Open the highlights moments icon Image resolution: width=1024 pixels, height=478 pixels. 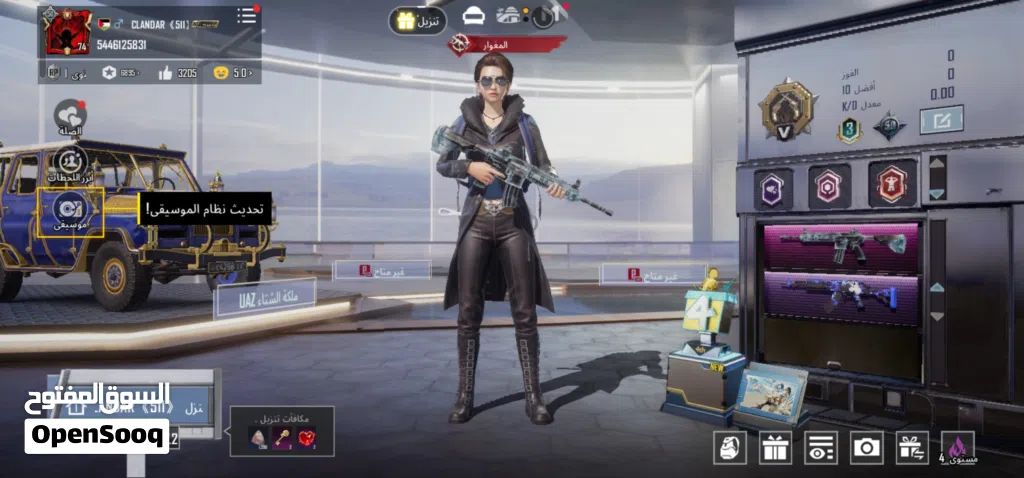click(69, 162)
